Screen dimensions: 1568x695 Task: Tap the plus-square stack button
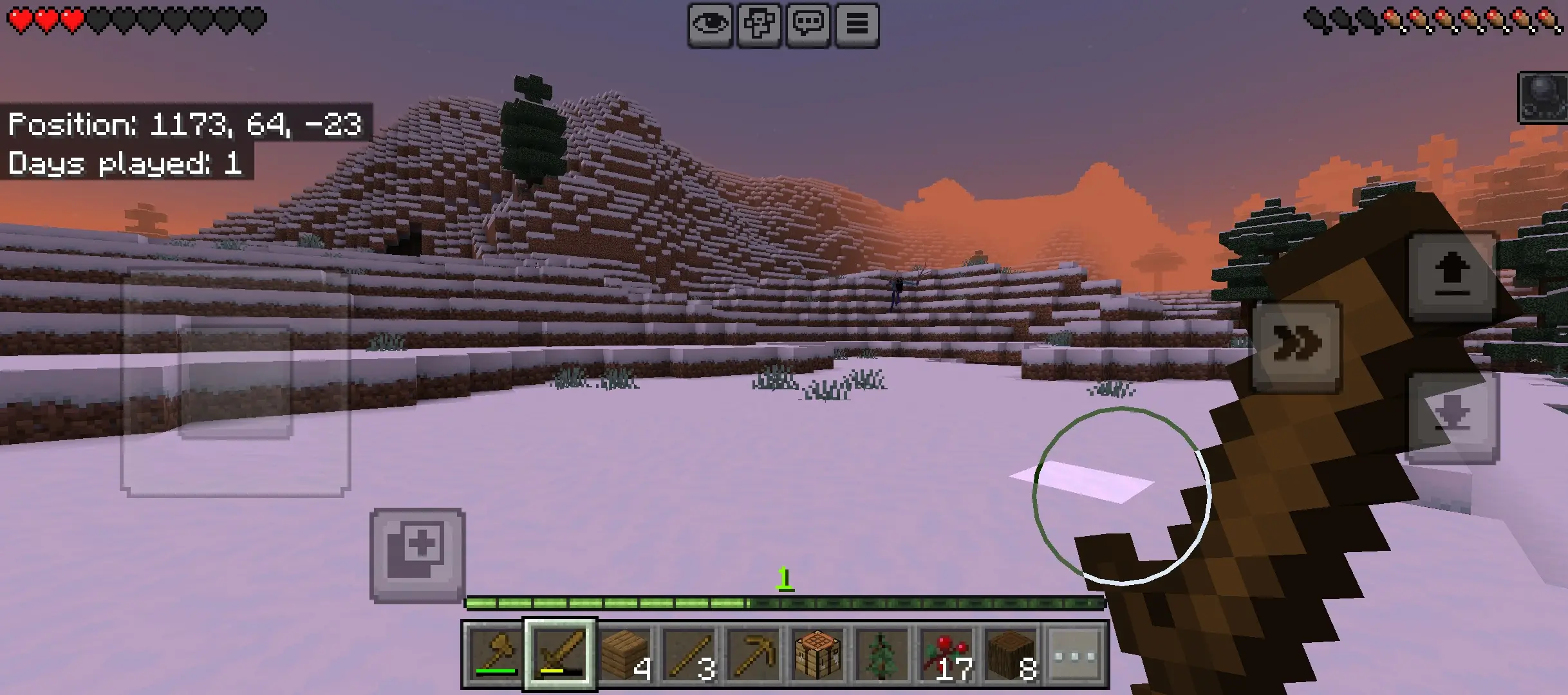[417, 555]
